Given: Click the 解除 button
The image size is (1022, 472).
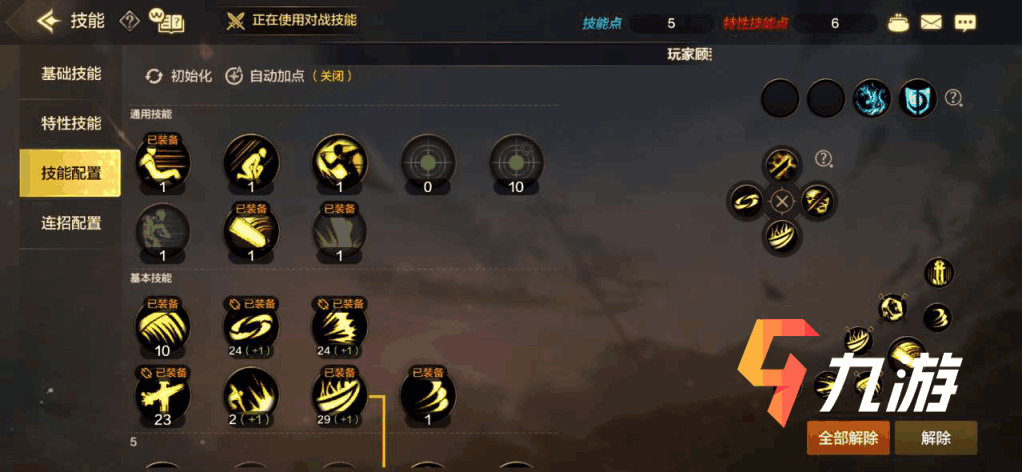Looking at the screenshot, I should 935,438.
